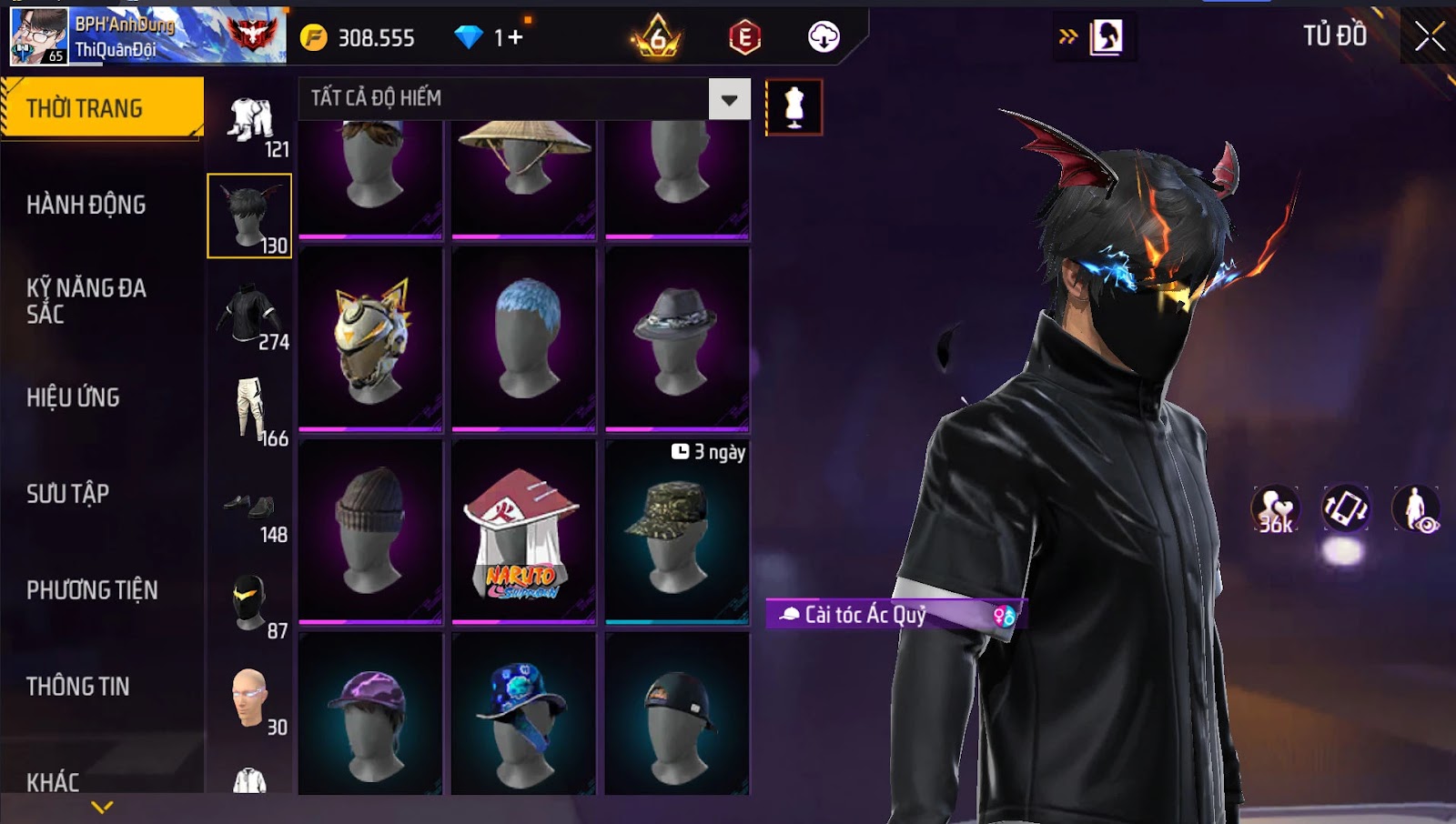Open the rarity filter dropdown
This screenshot has width=1456, height=824.
tap(729, 99)
